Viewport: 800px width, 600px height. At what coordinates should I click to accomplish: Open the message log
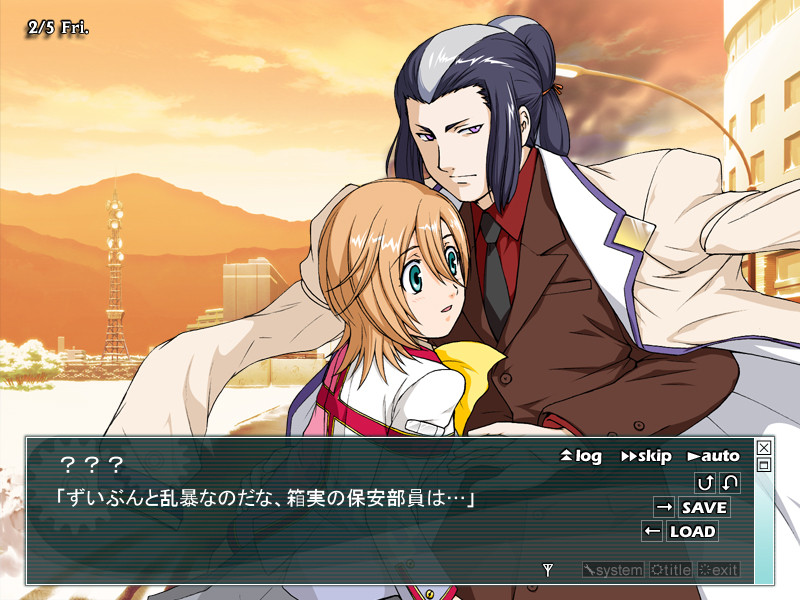pyautogui.click(x=581, y=456)
